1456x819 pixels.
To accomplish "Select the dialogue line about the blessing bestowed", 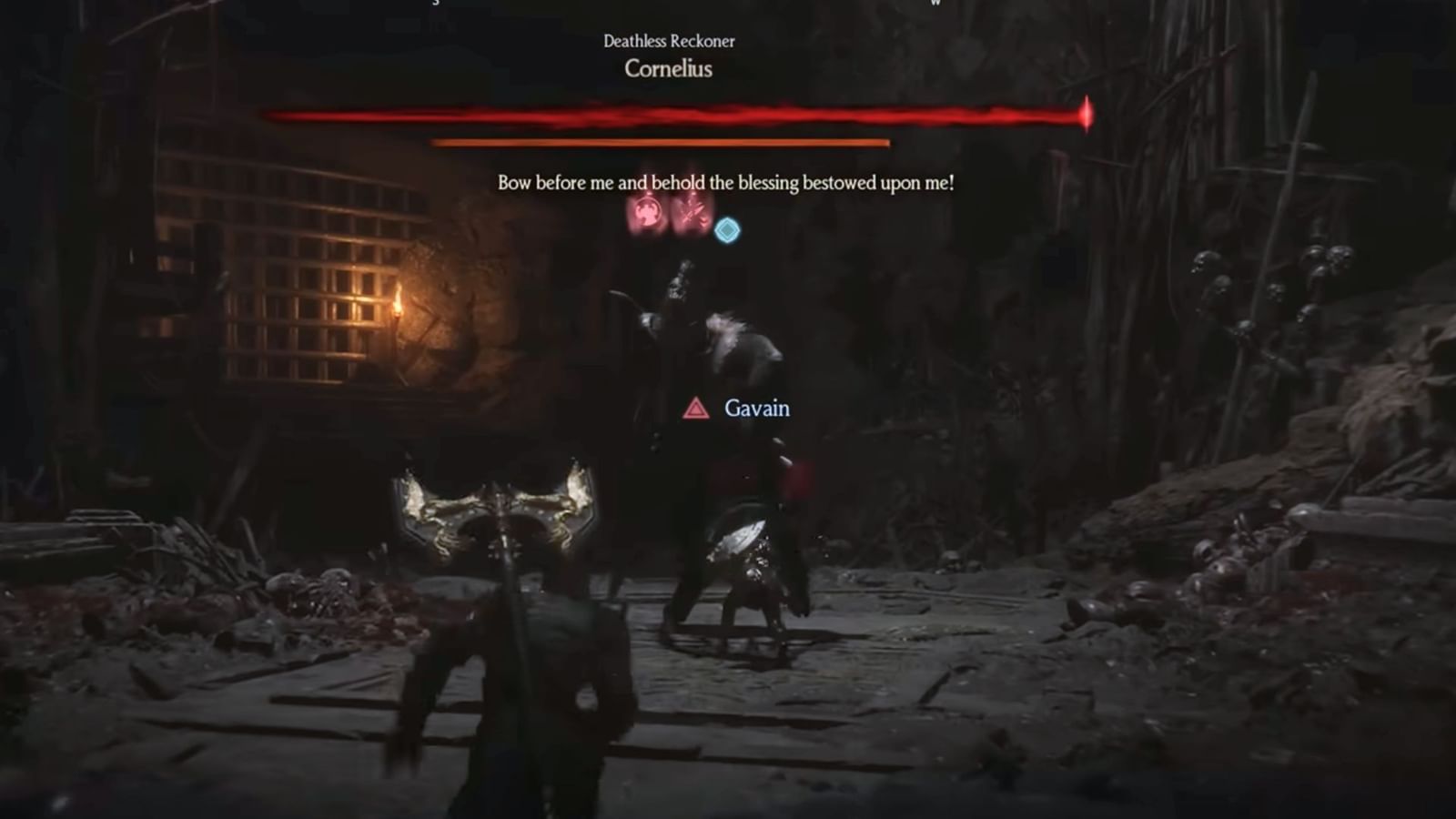I will point(728,182).
